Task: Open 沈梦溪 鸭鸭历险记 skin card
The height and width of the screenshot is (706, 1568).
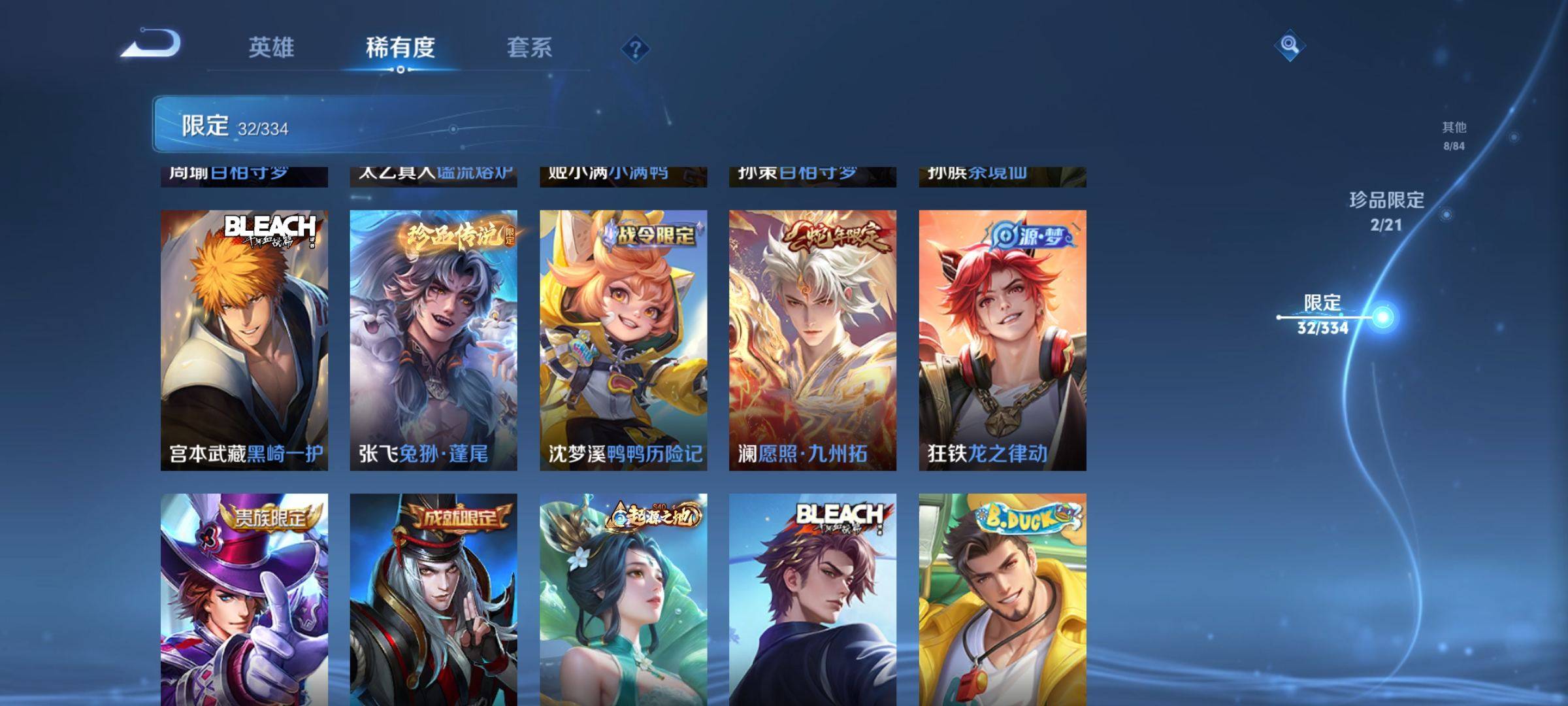Action: (623, 340)
